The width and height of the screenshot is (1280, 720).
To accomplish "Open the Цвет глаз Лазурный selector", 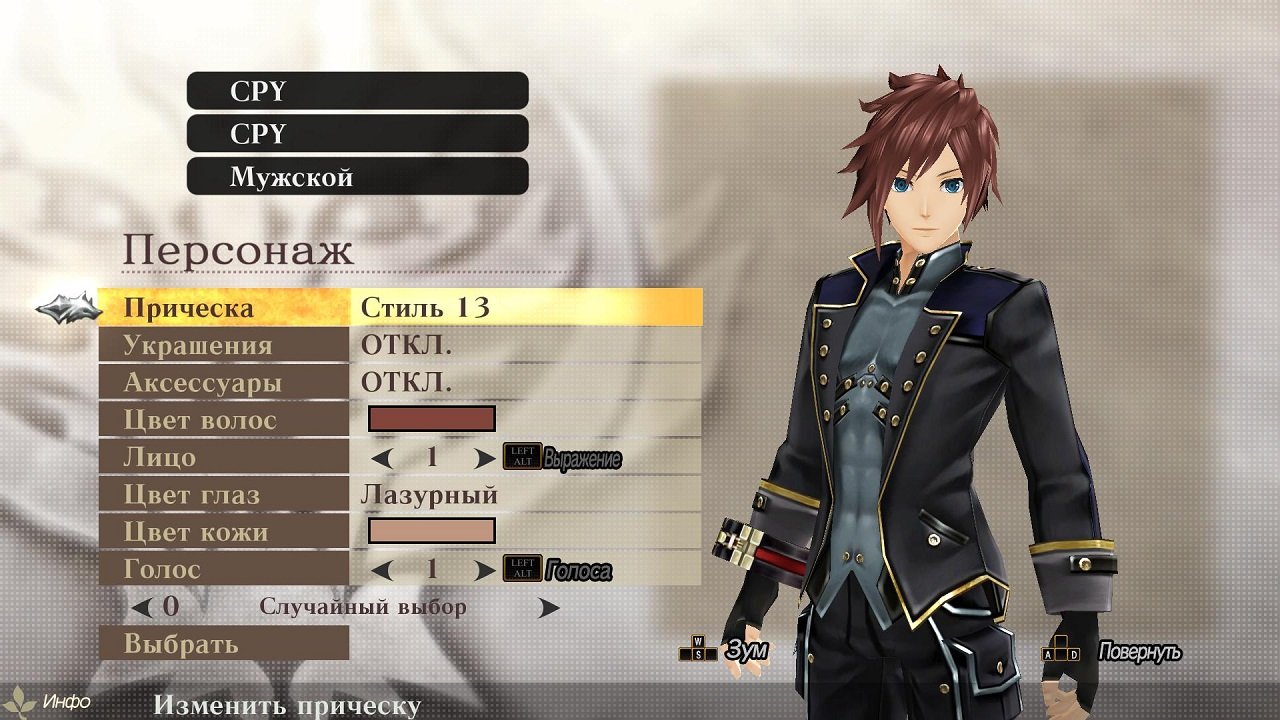I will coord(428,496).
